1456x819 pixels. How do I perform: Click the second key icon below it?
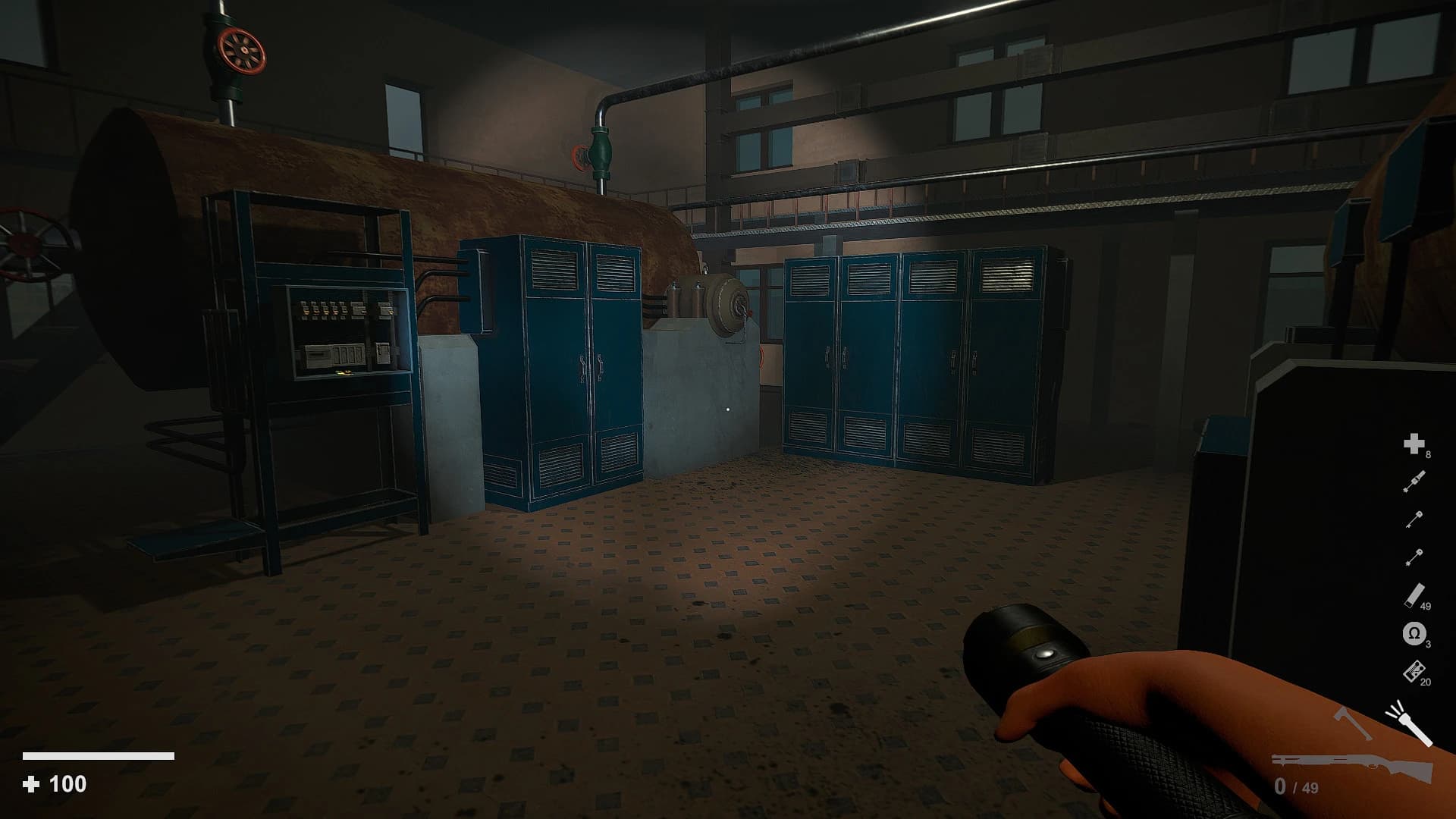tap(1414, 556)
